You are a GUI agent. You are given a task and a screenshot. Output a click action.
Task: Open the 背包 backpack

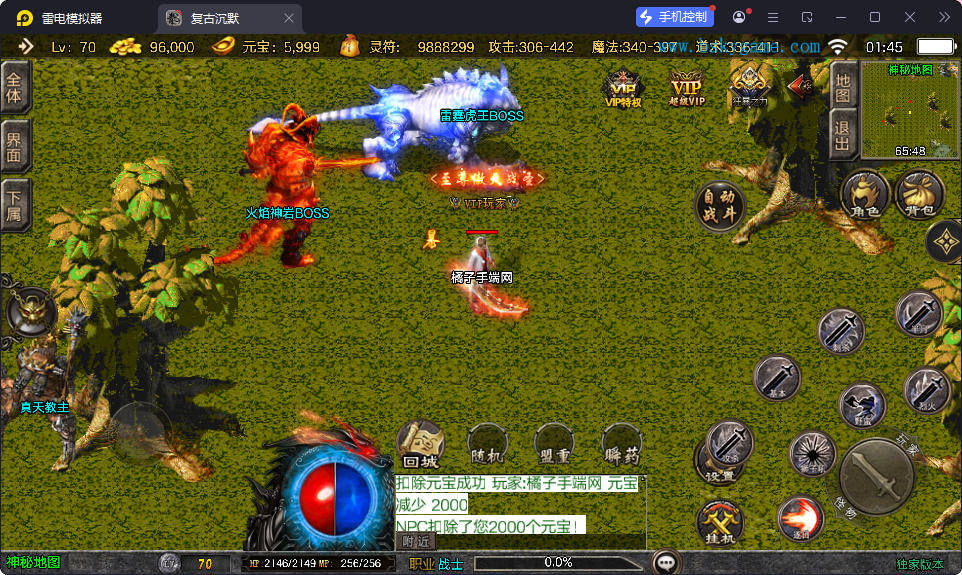(919, 192)
